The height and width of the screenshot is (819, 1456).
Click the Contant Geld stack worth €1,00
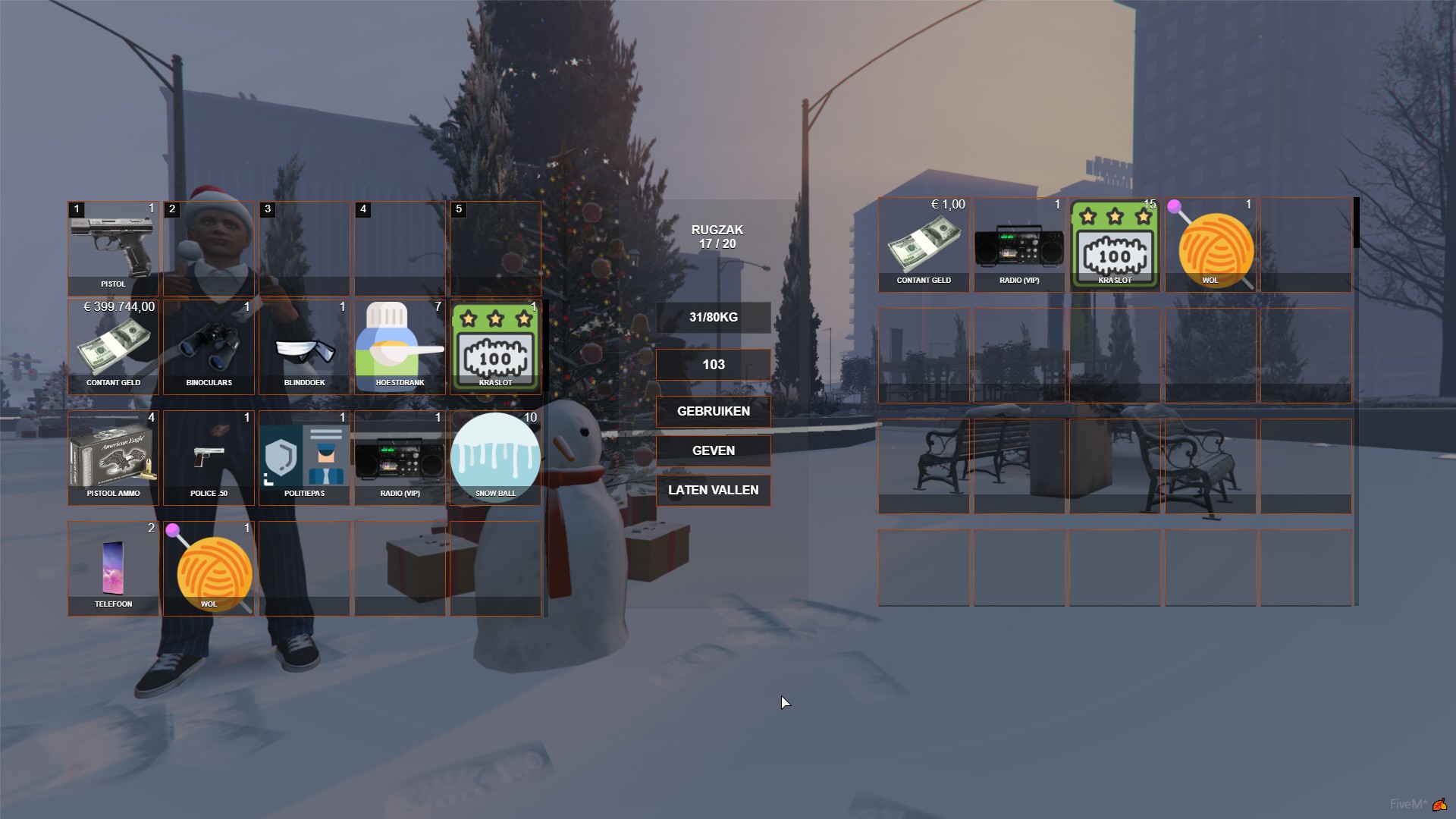point(924,243)
